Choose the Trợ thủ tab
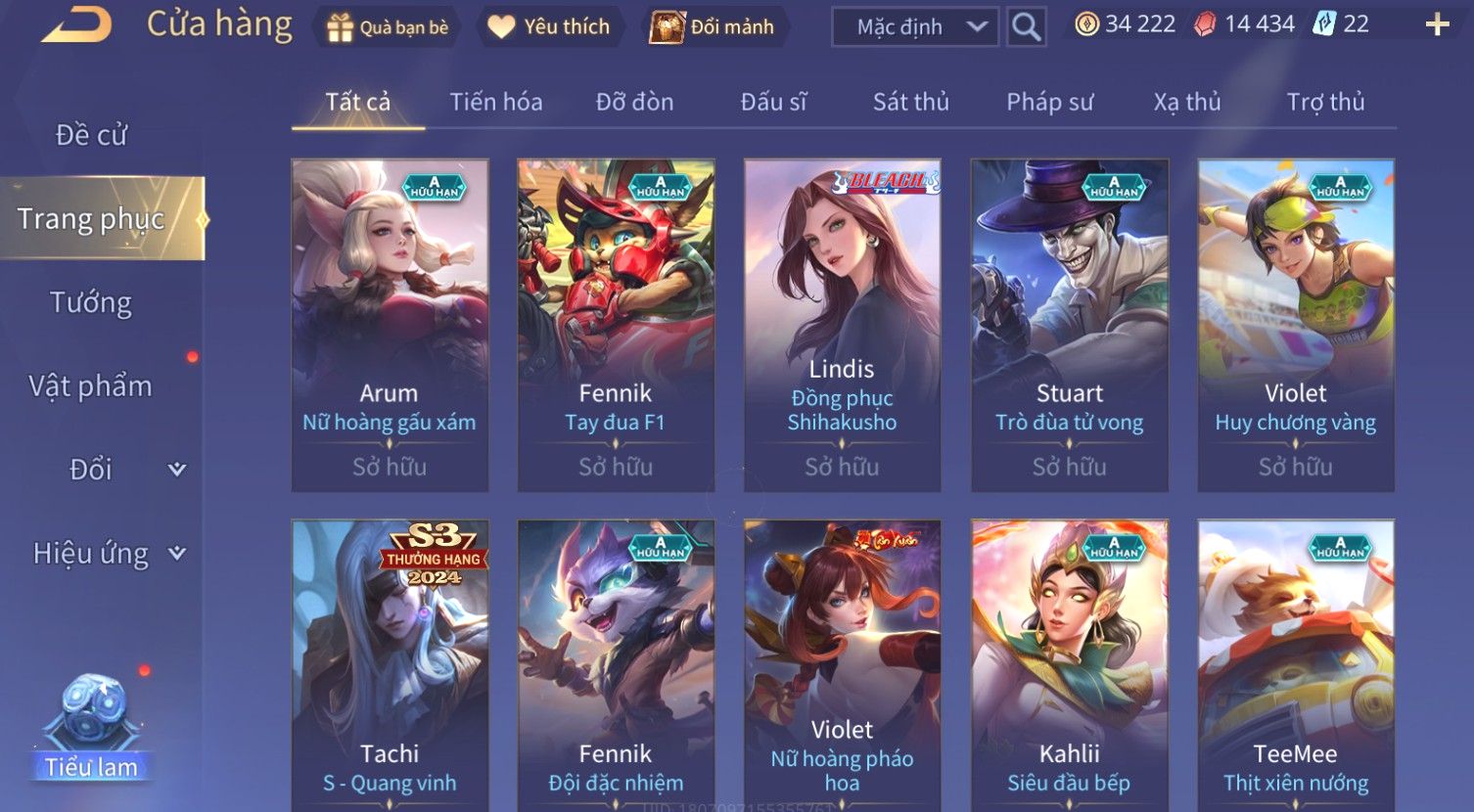 pyautogui.click(x=1324, y=102)
